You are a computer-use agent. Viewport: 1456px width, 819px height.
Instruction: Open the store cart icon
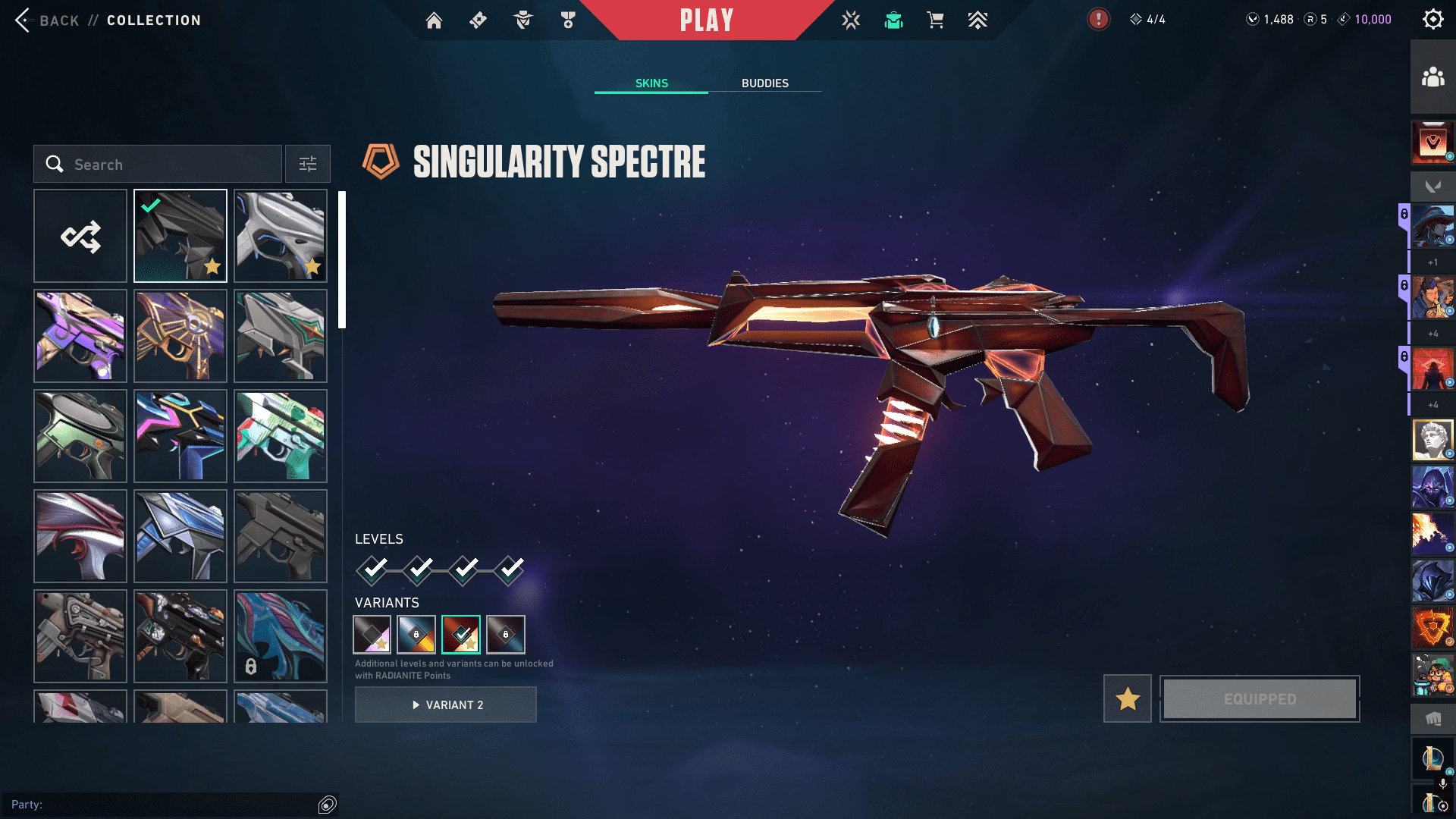pos(935,20)
